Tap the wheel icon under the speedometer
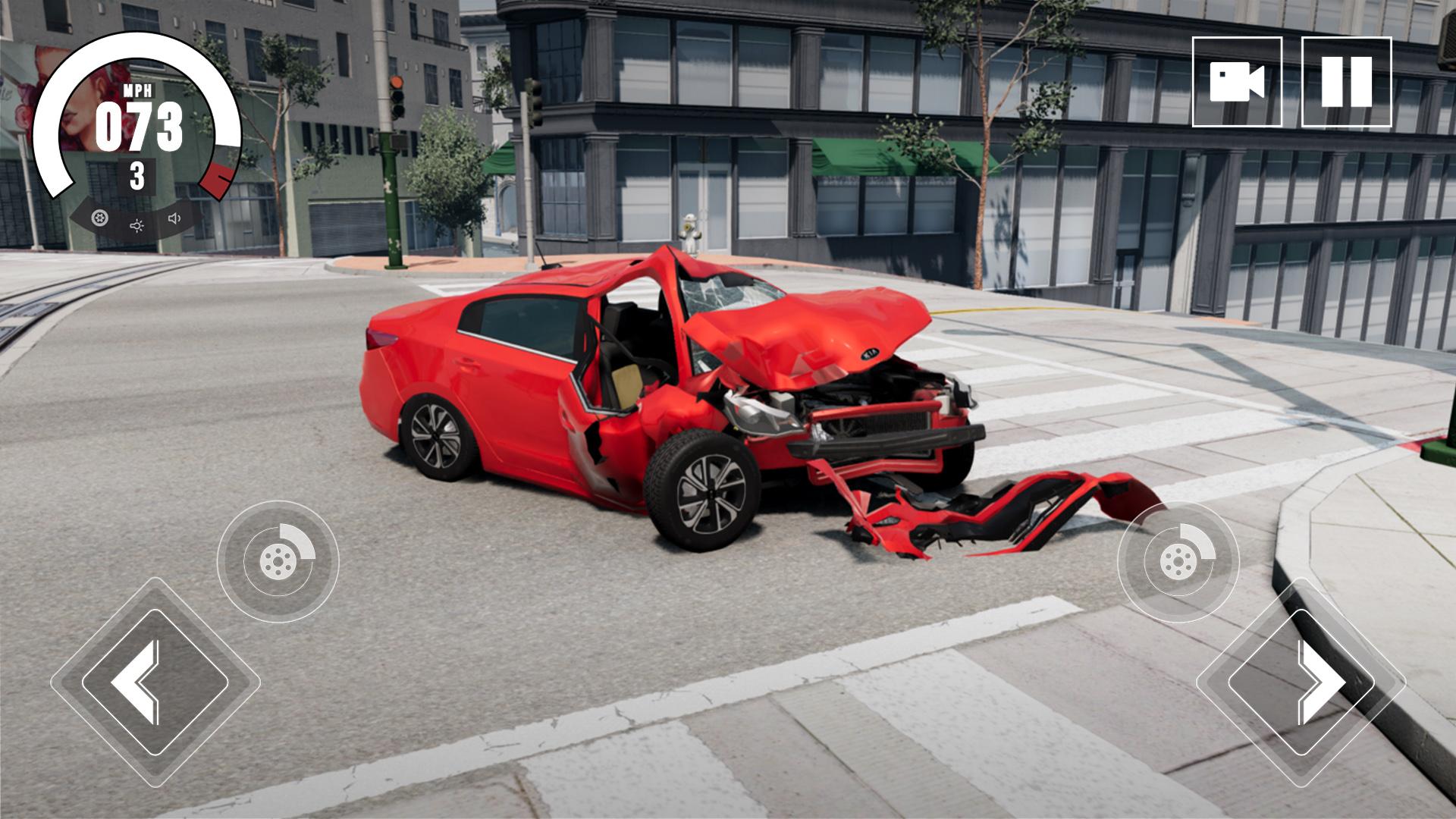 [99, 219]
